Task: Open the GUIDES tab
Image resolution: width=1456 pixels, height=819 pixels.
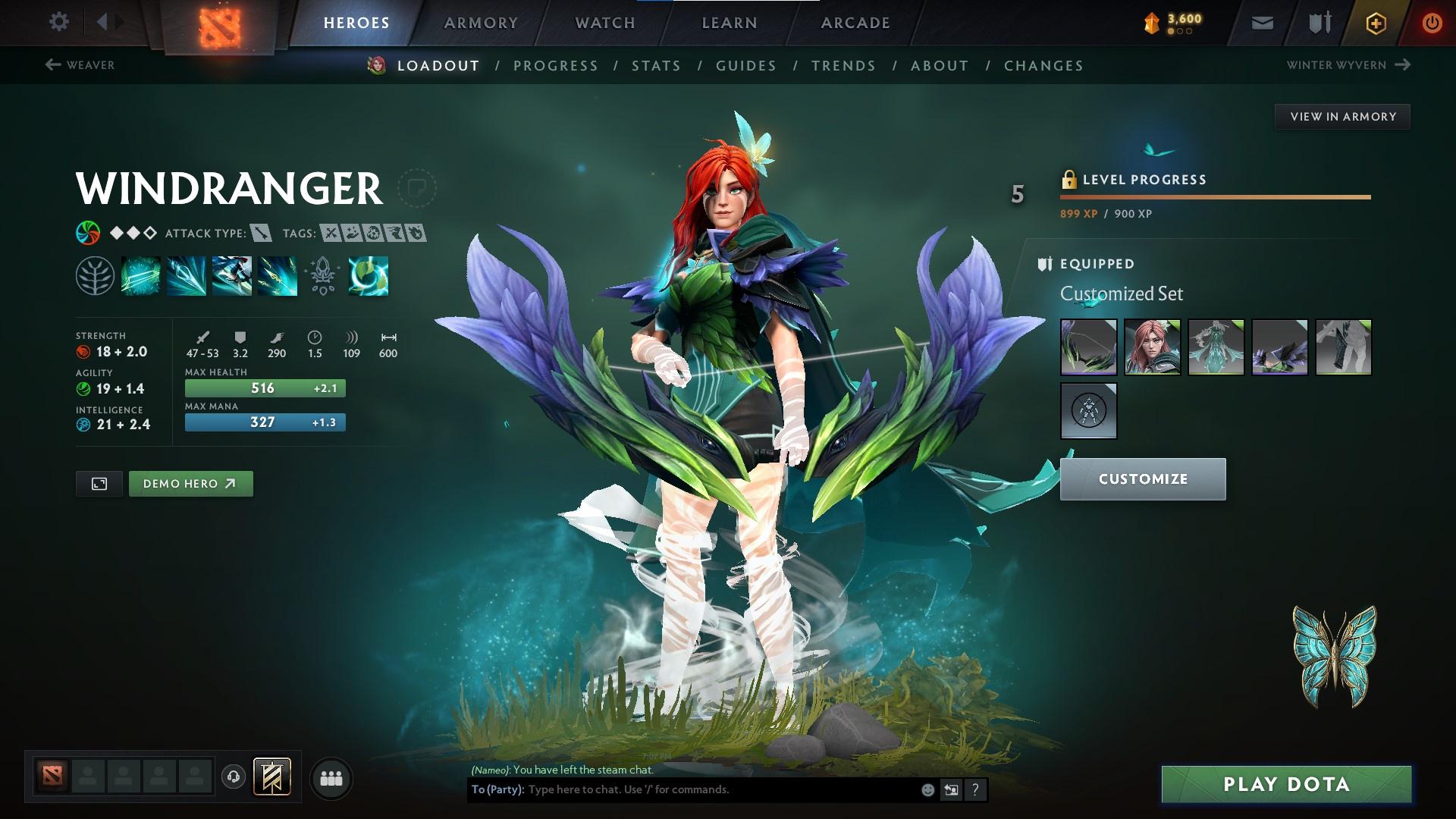Action: (745, 65)
